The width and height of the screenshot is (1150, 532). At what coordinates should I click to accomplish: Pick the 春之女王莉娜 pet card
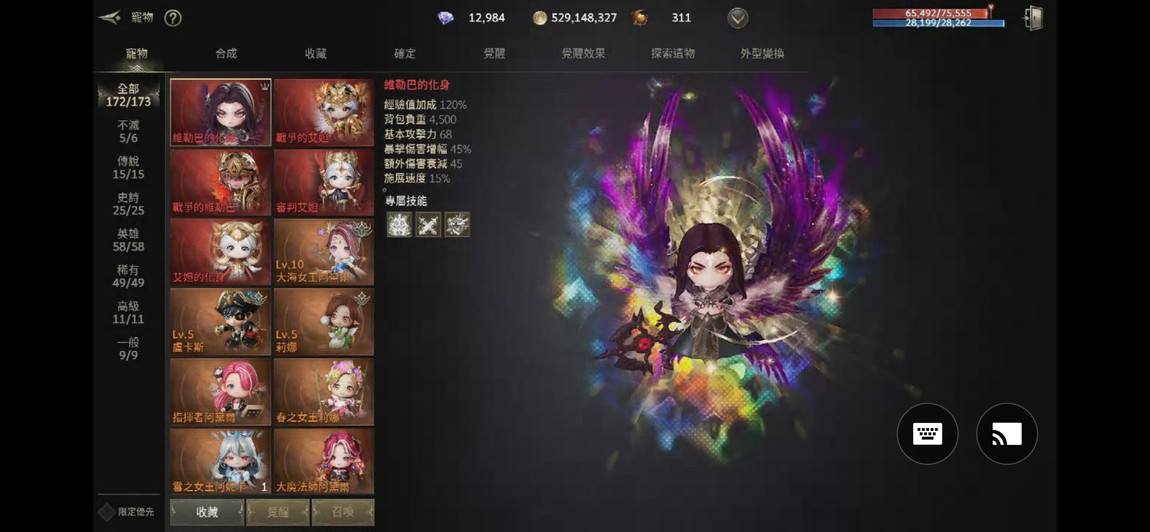[x=323, y=392]
